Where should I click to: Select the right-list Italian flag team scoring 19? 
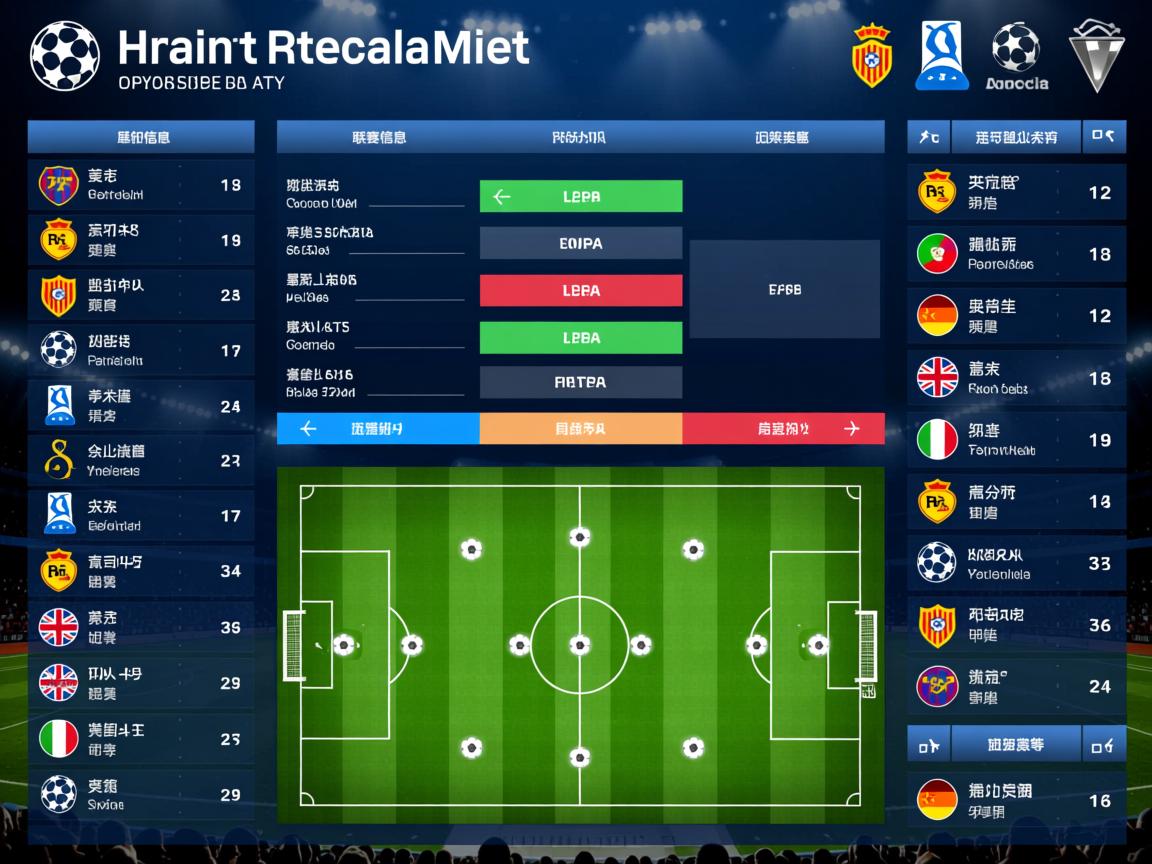coord(1016,440)
